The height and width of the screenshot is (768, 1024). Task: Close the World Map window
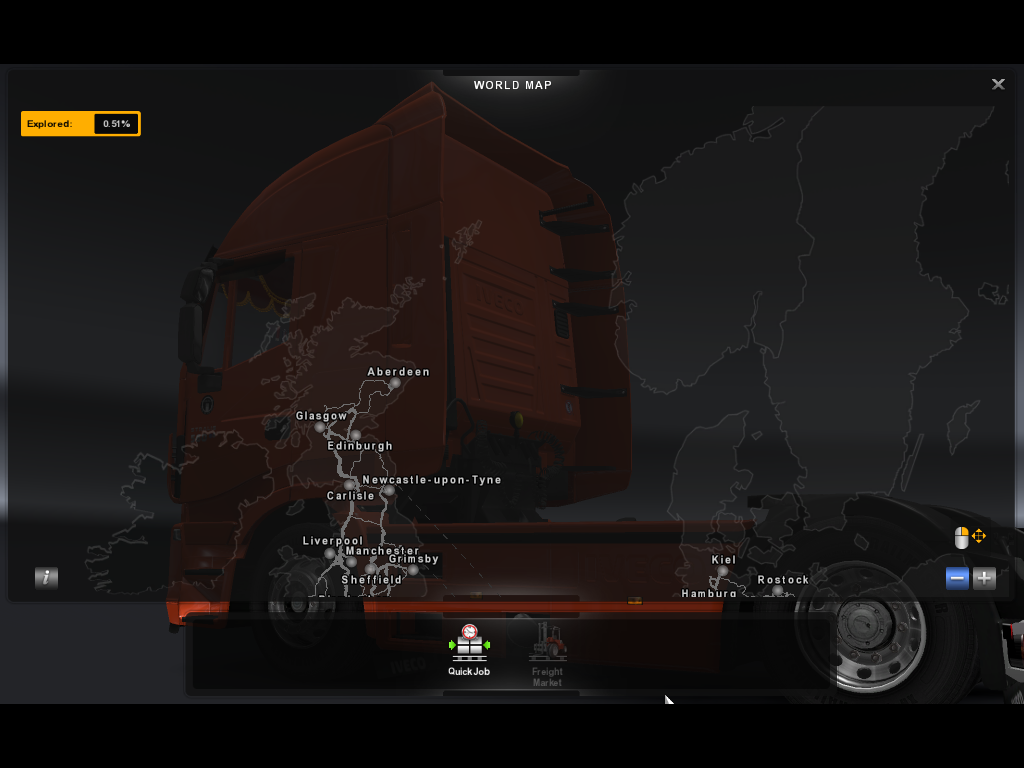pyautogui.click(x=997, y=85)
